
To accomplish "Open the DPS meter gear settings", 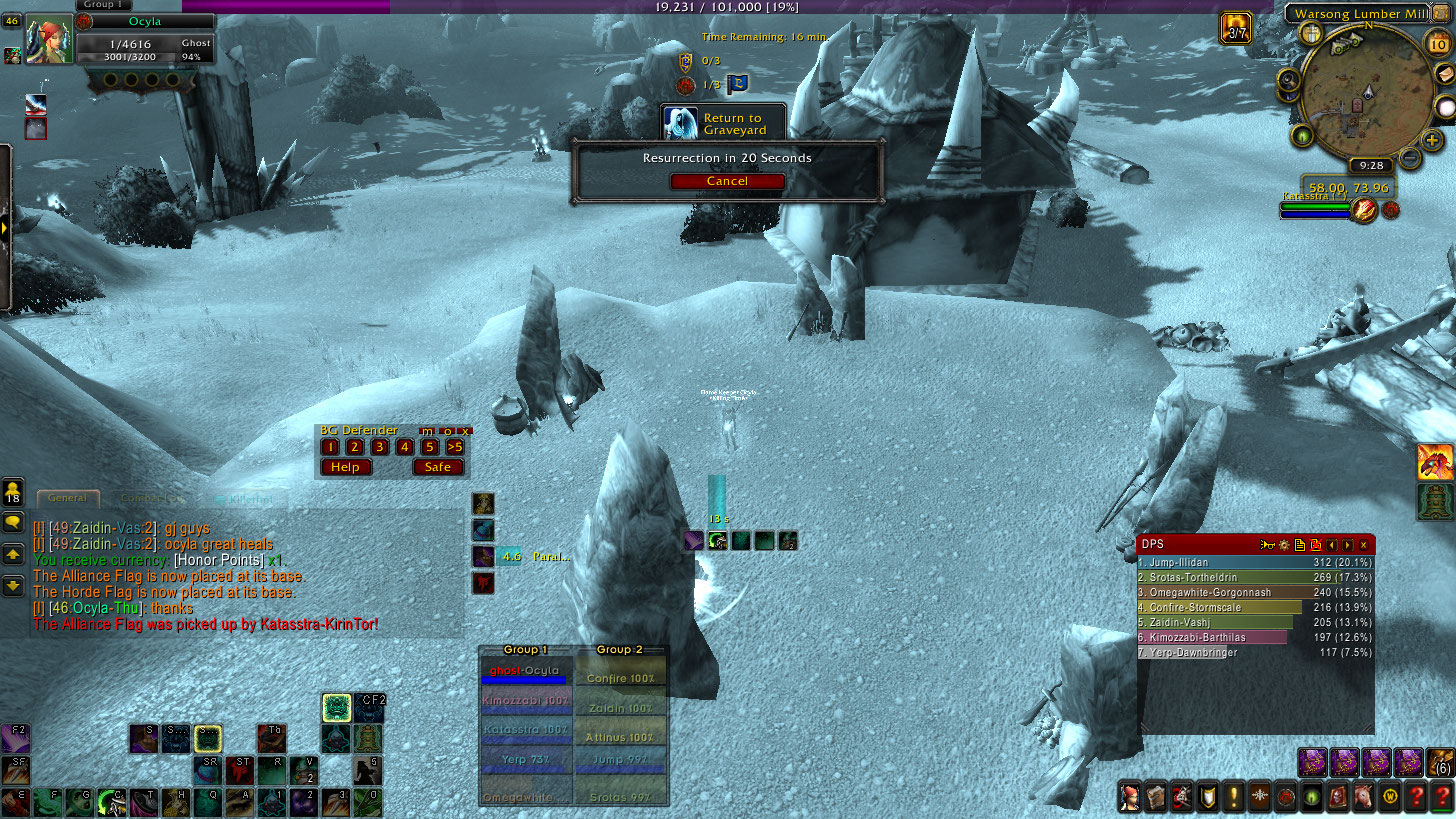I will 1283,545.
